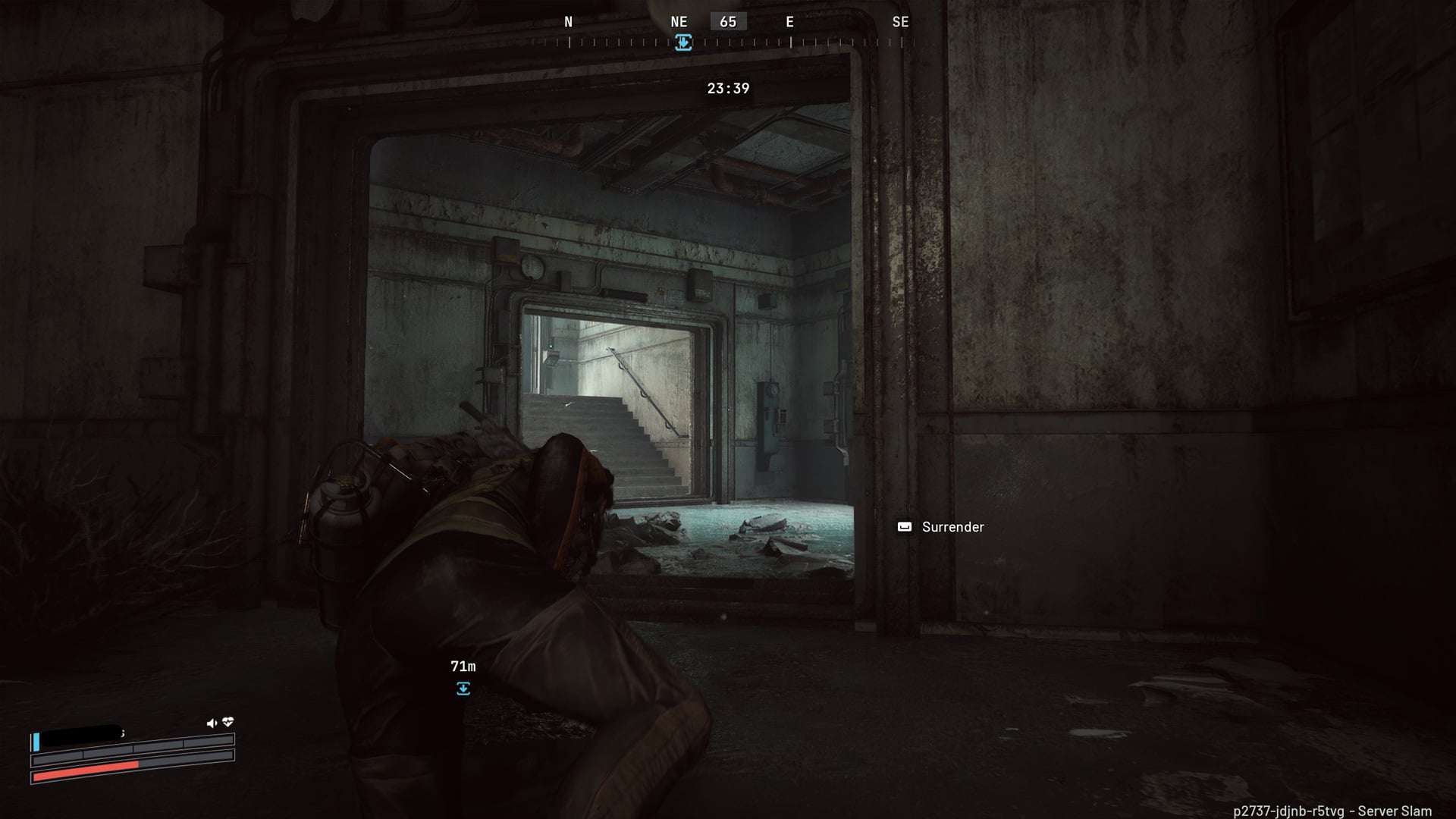Click the blue waypoint icon on the compass
Screen dimensions: 1456x819
click(x=683, y=42)
